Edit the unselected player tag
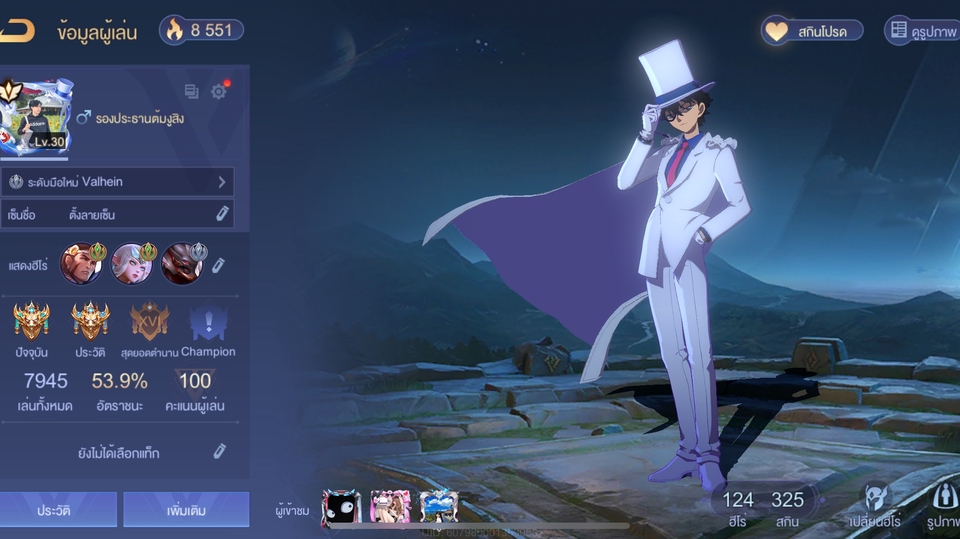Viewport: 960px width, 539px height. (x=220, y=452)
